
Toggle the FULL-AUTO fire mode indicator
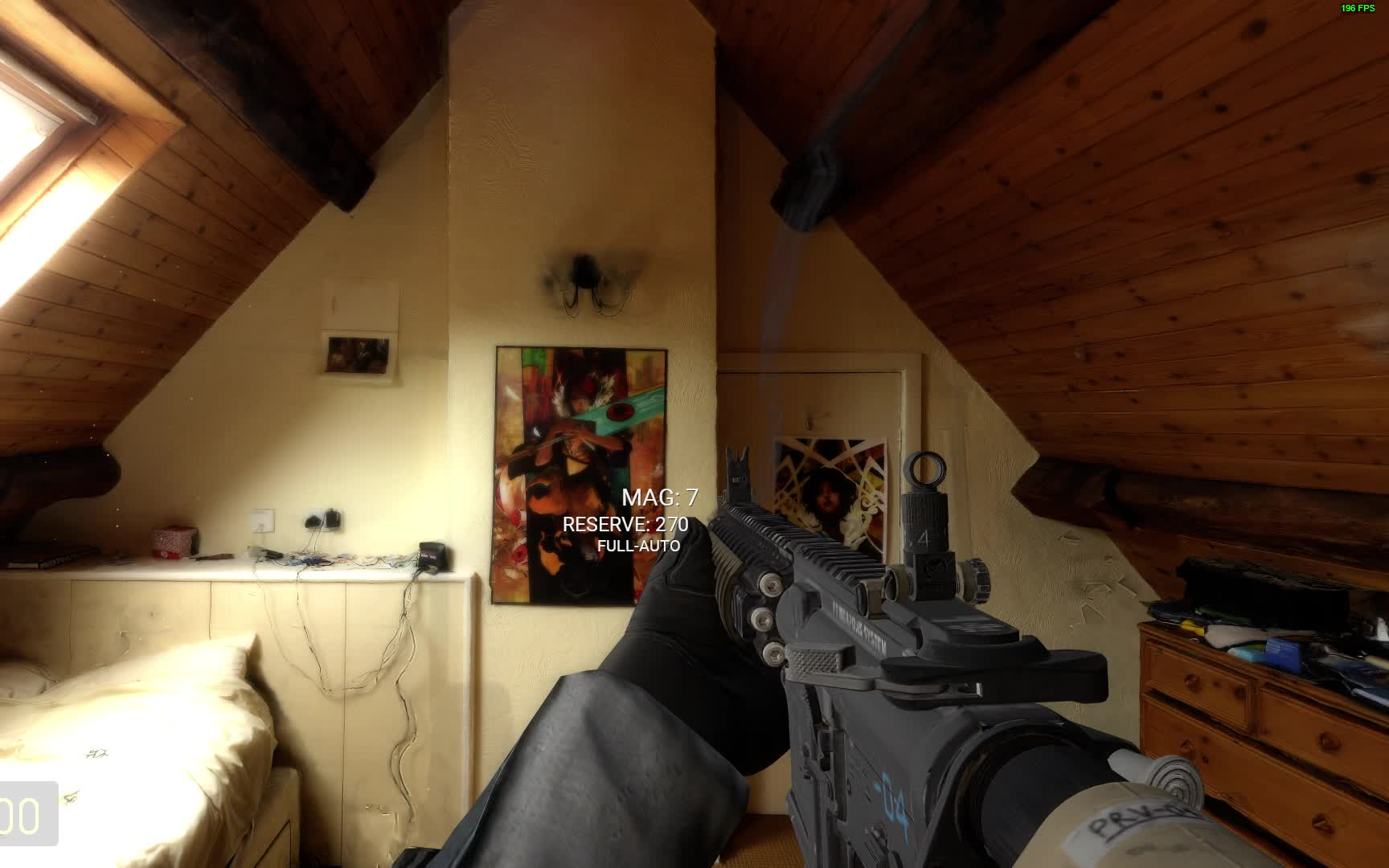[x=639, y=547]
